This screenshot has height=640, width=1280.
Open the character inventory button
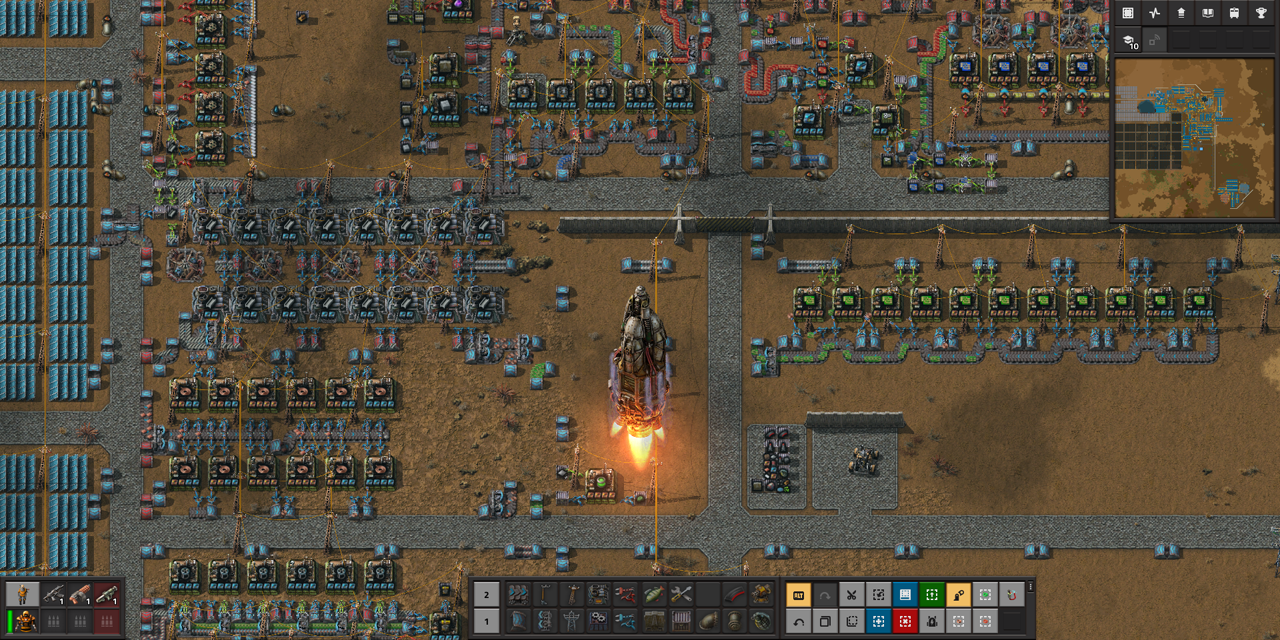[x=22, y=595]
